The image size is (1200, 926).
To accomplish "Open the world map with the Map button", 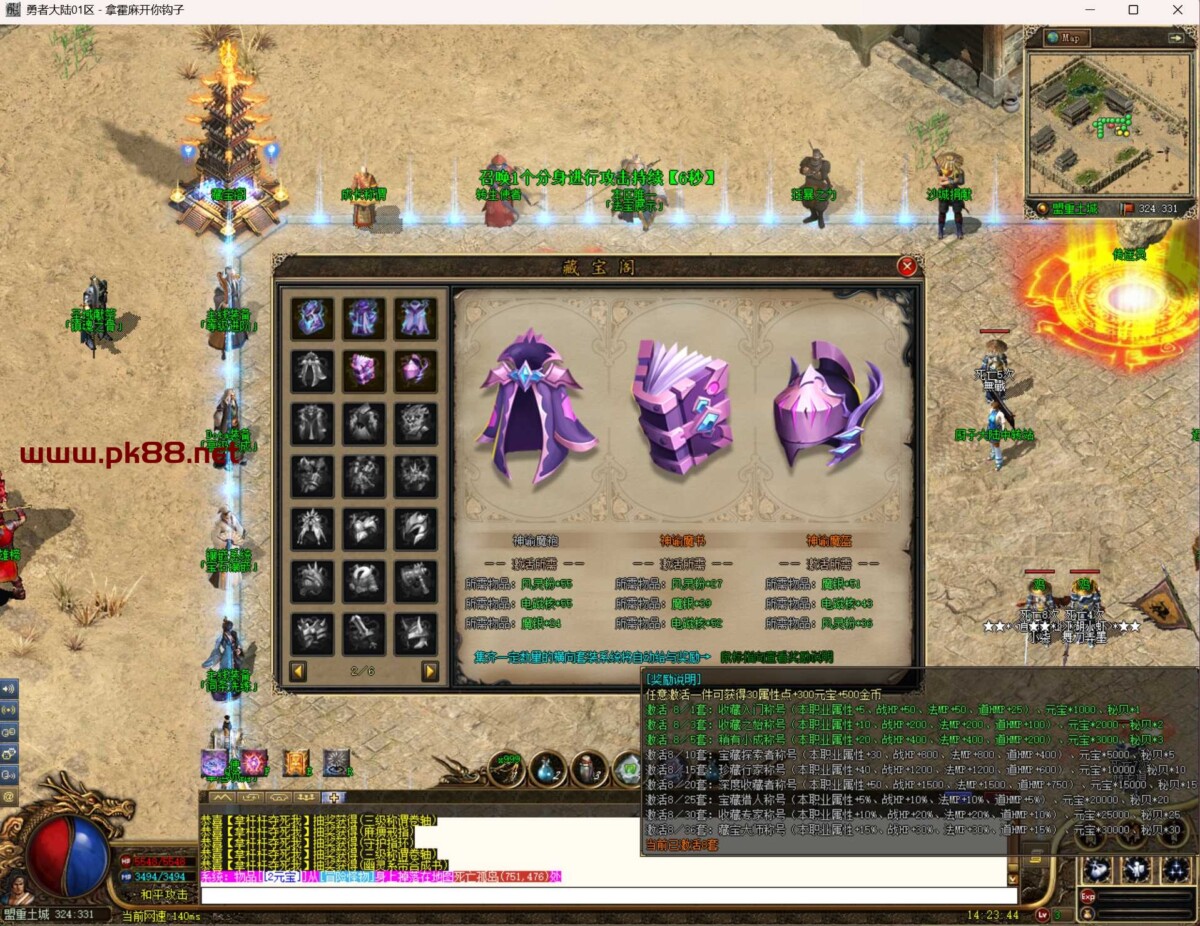I will (1068, 38).
